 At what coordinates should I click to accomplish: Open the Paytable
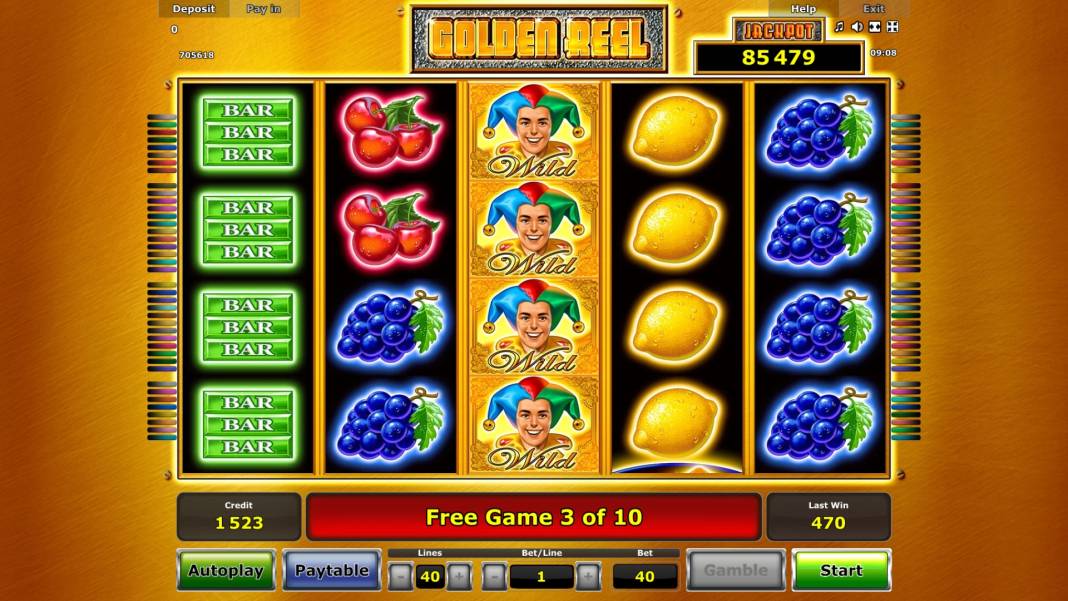pos(331,570)
